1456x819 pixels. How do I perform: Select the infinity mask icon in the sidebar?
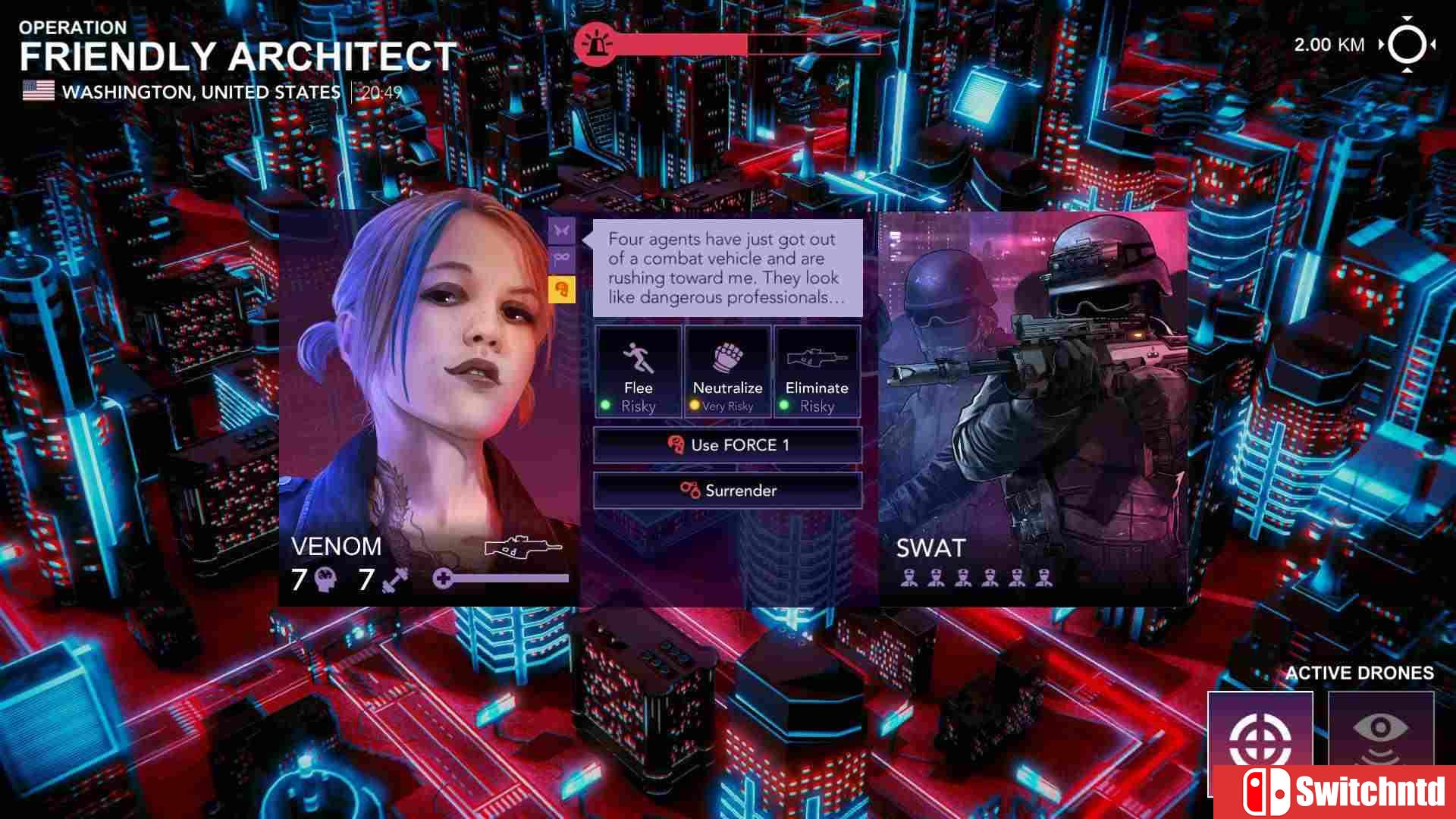click(562, 258)
